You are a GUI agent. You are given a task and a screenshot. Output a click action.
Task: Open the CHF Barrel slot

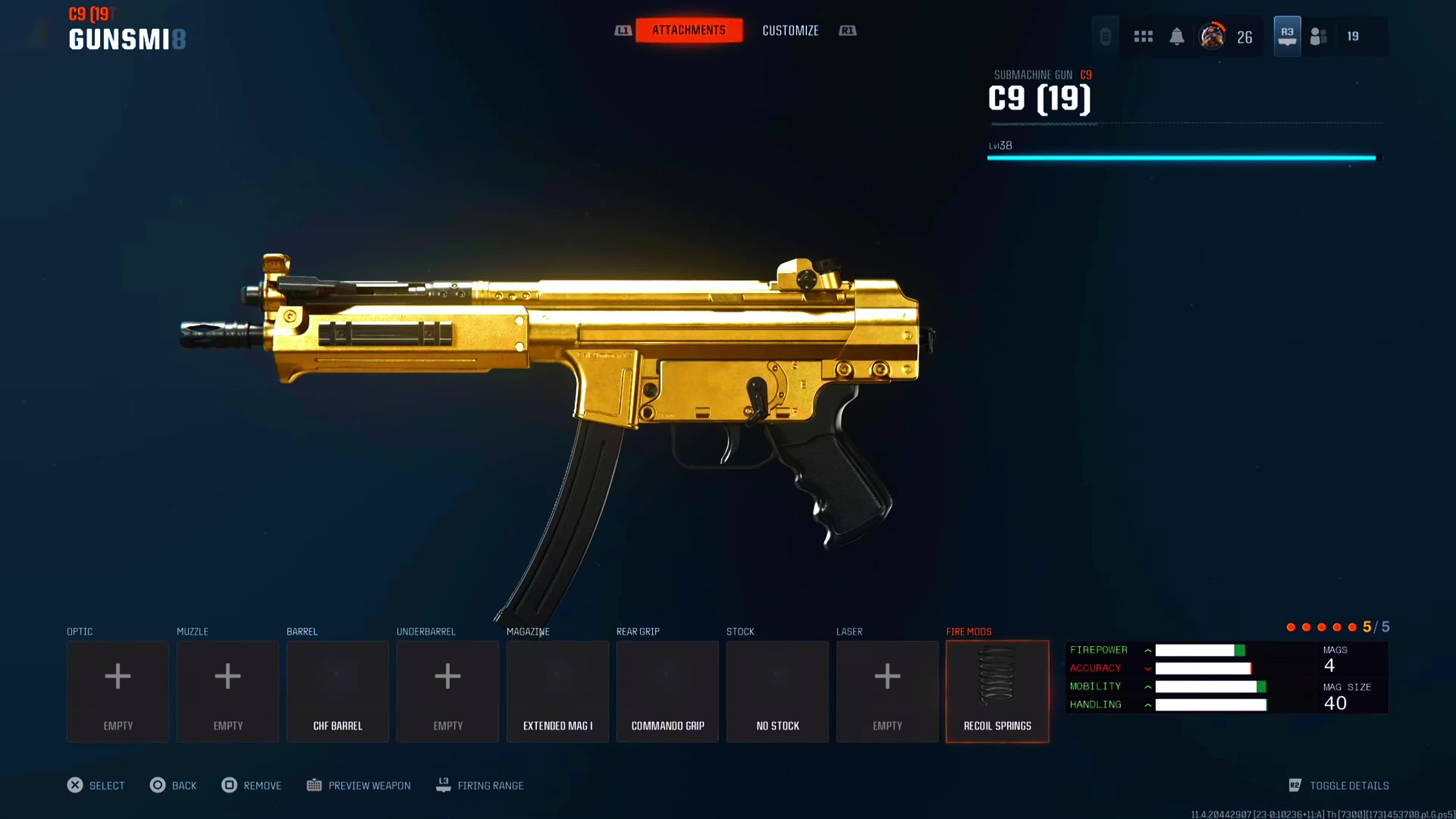[x=337, y=691]
